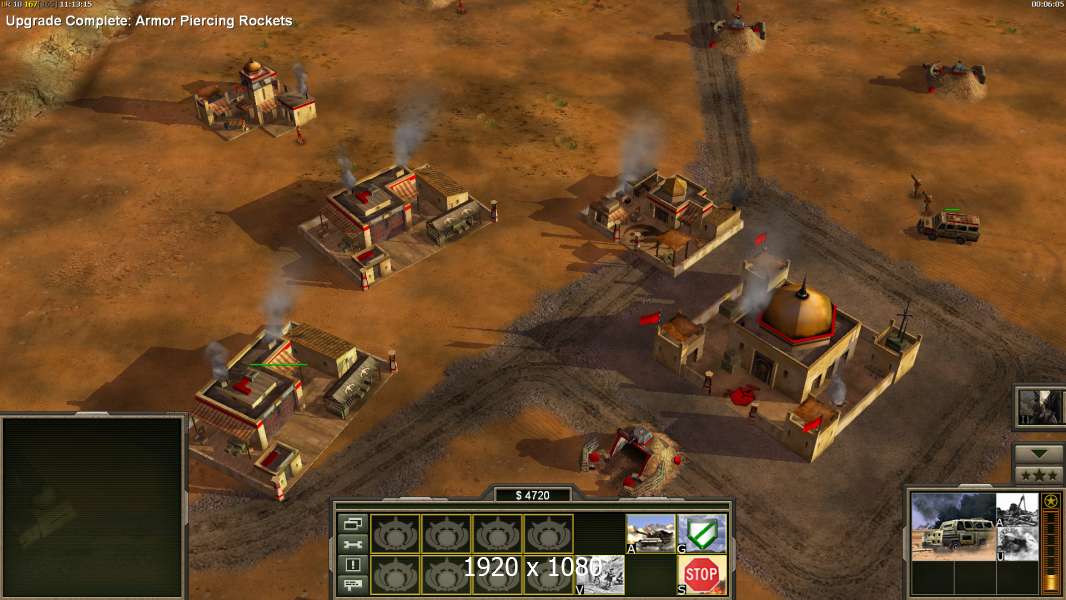Viewport: 1066px width, 600px height.
Task: Open the overlapping windows control bar button
Action: (353, 523)
